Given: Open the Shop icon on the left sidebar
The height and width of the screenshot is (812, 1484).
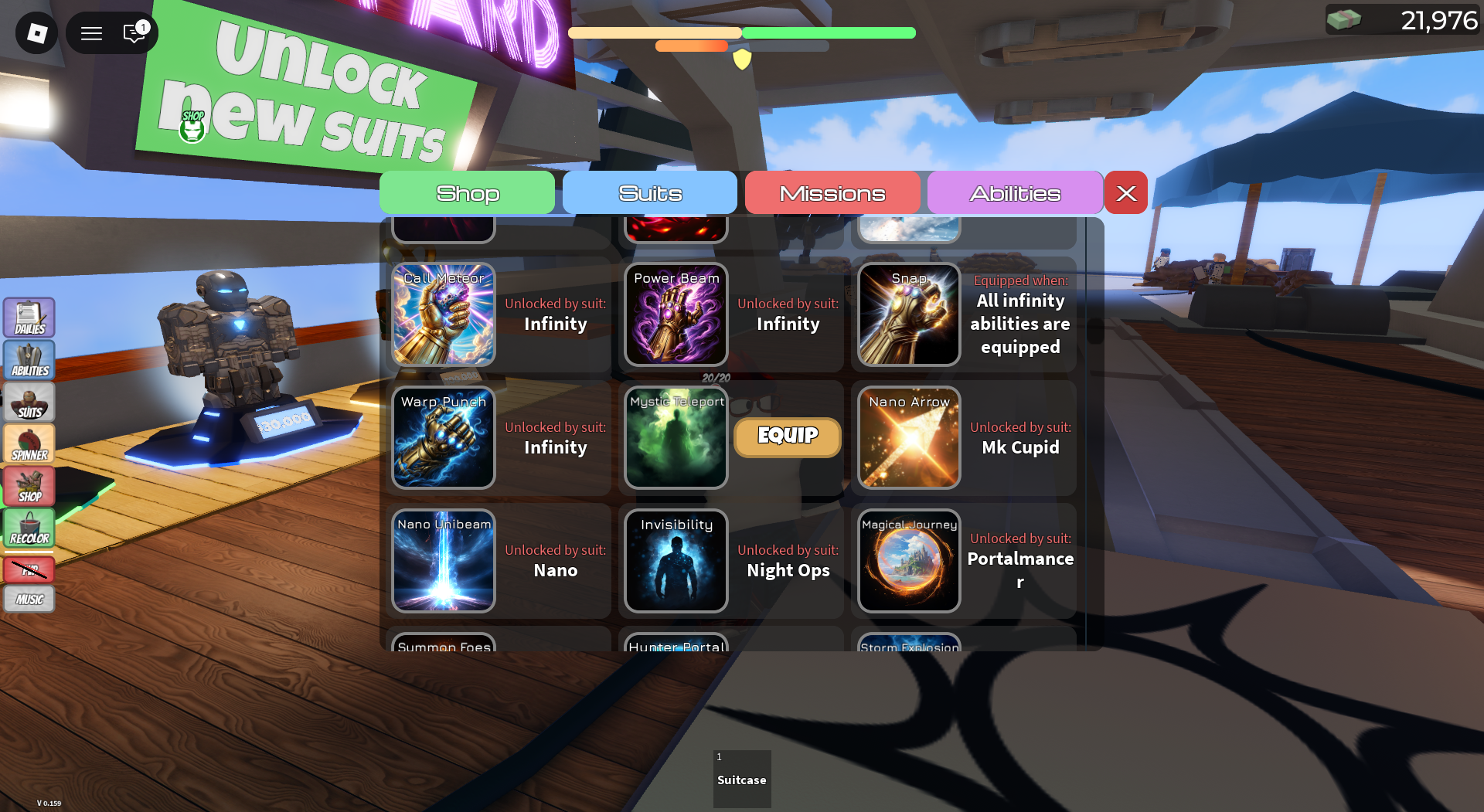Looking at the screenshot, I should (29, 486).
